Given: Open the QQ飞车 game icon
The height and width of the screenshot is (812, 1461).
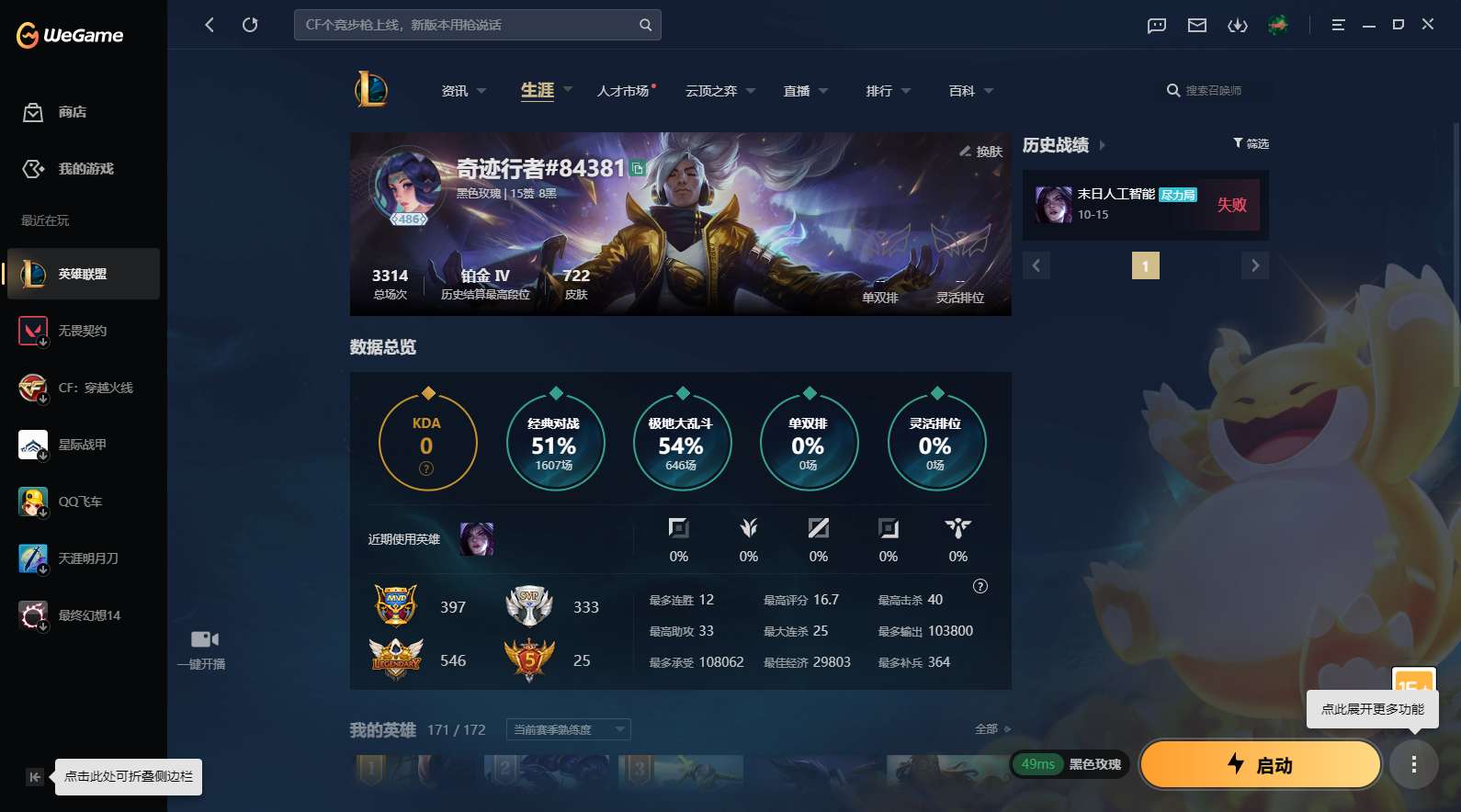Looking at the screenshot, I should pyautogui.click(x=33, y=502).
